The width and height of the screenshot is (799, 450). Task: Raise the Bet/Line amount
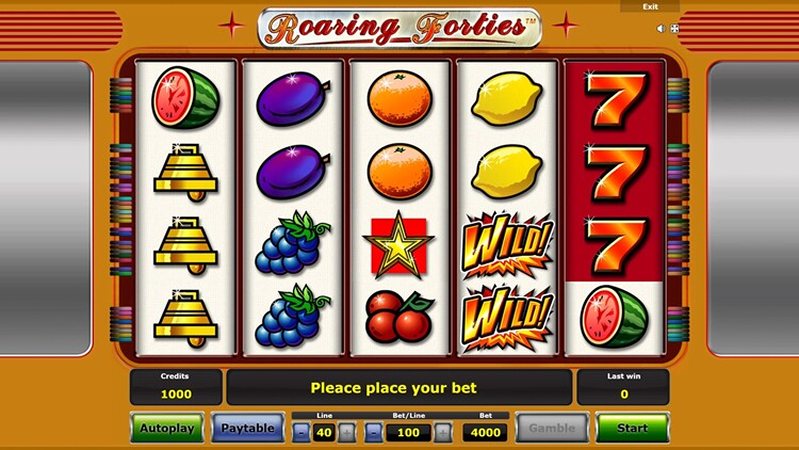click(443, 433)
